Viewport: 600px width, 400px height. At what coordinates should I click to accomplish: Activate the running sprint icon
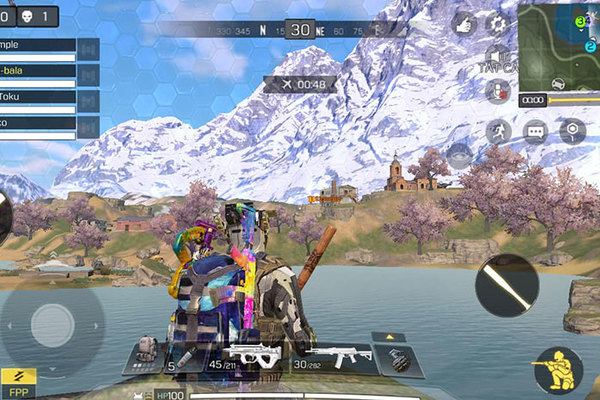tap(497, 131)
